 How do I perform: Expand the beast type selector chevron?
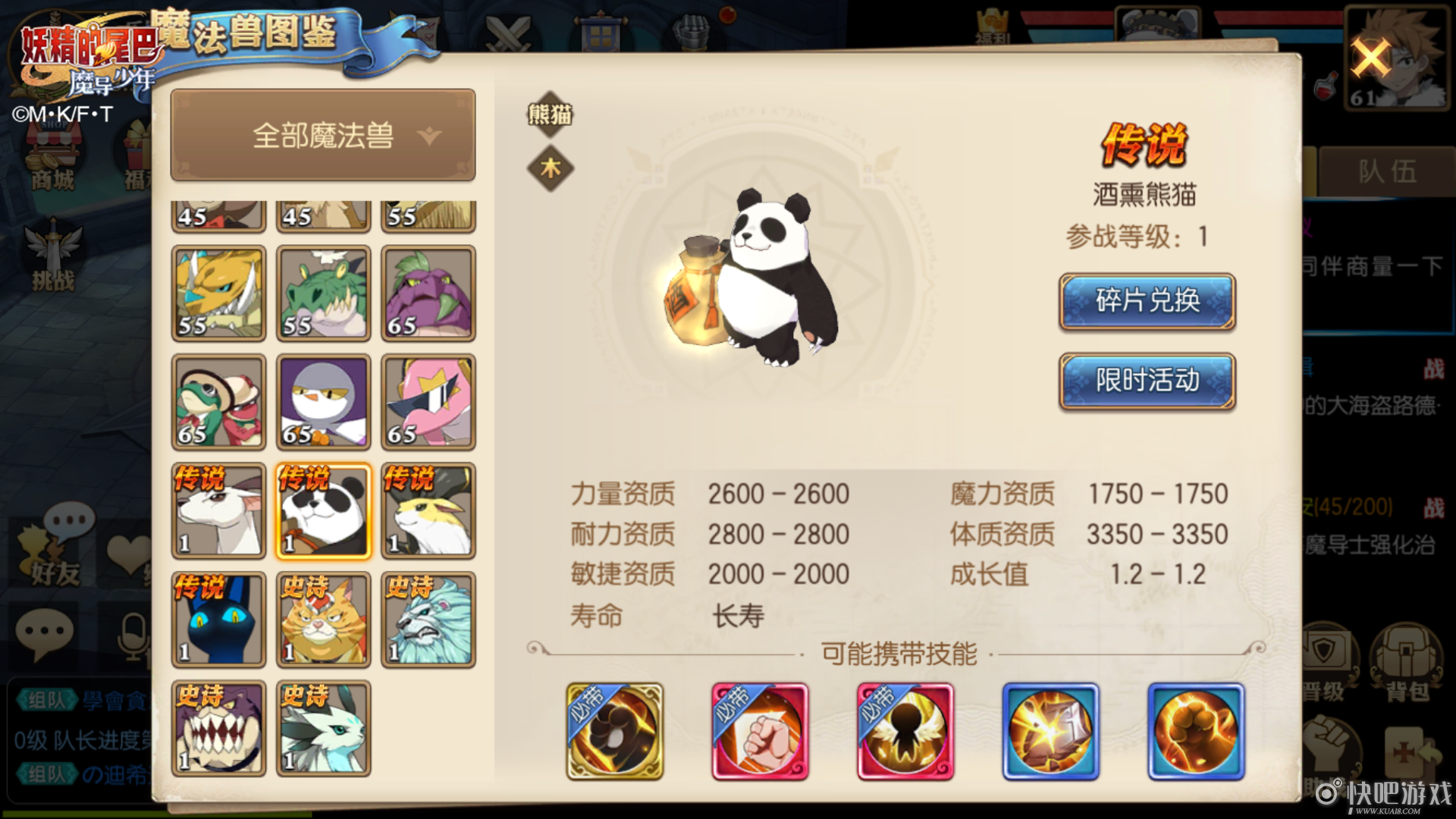428,138
